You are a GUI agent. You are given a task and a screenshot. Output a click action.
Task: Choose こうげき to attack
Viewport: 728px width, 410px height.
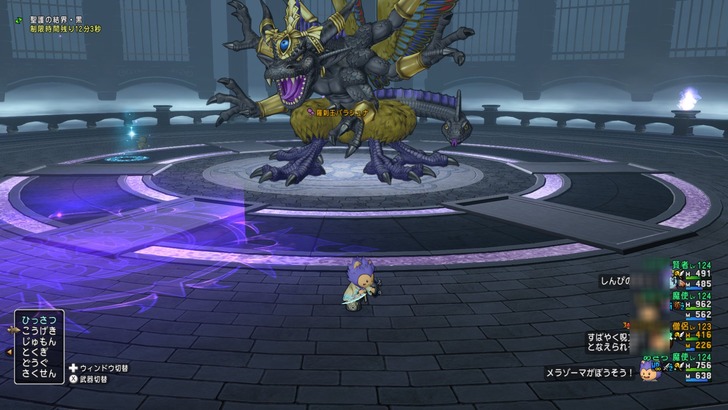click(41, 330)
